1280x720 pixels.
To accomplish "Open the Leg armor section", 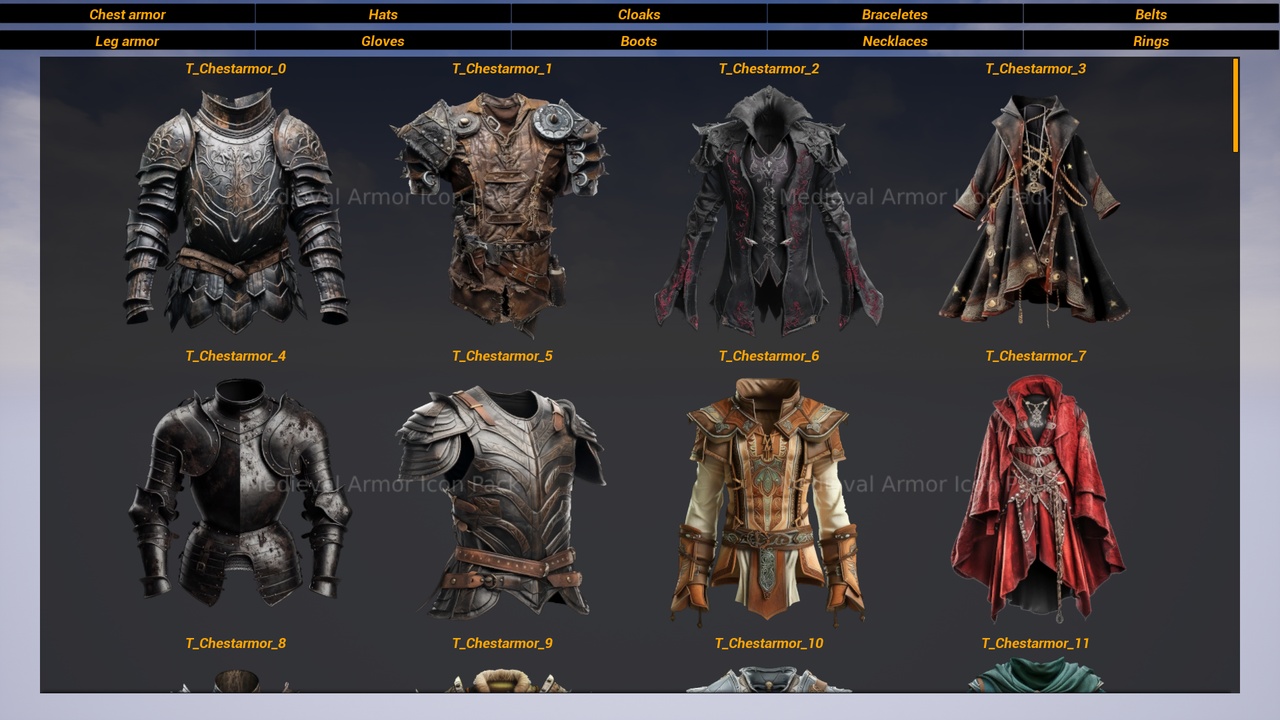I will click(x=127, y=41).
